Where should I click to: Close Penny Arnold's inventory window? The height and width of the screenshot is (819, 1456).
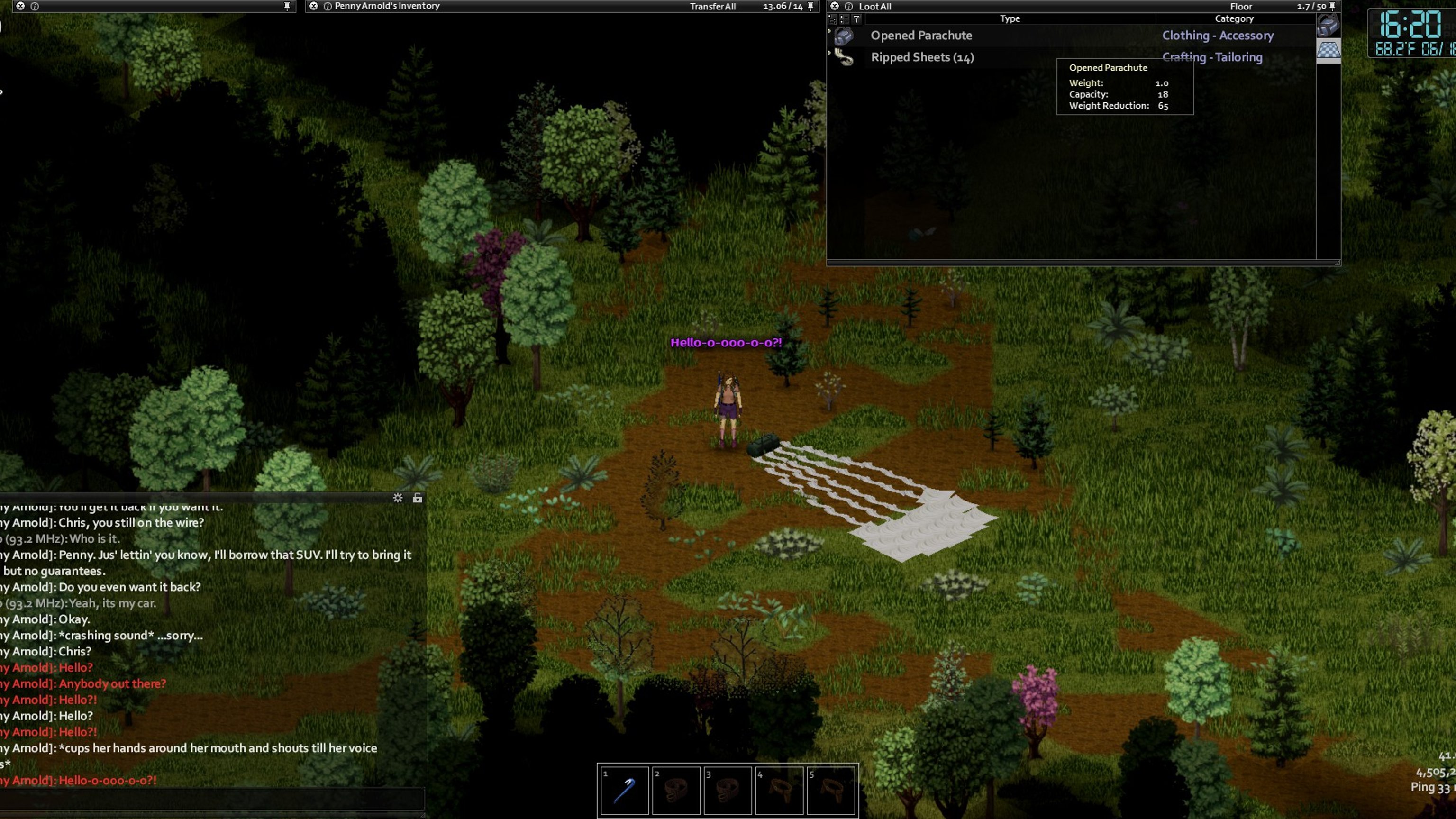[314, 6]
